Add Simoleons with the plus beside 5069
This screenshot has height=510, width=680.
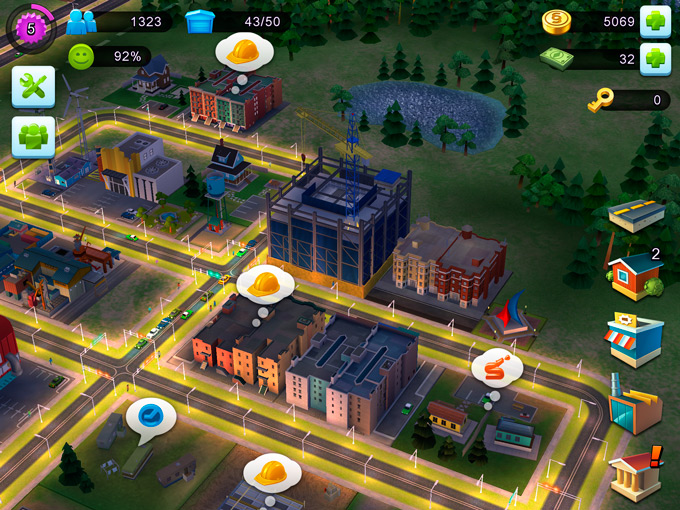(x=655, y=21)
